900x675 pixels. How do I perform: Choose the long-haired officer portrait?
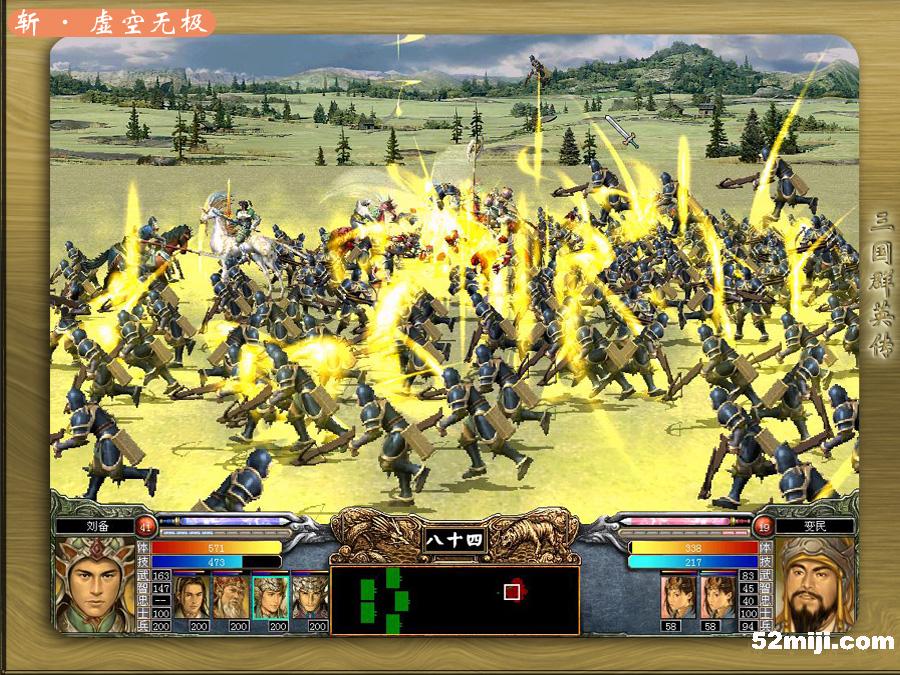192,596
